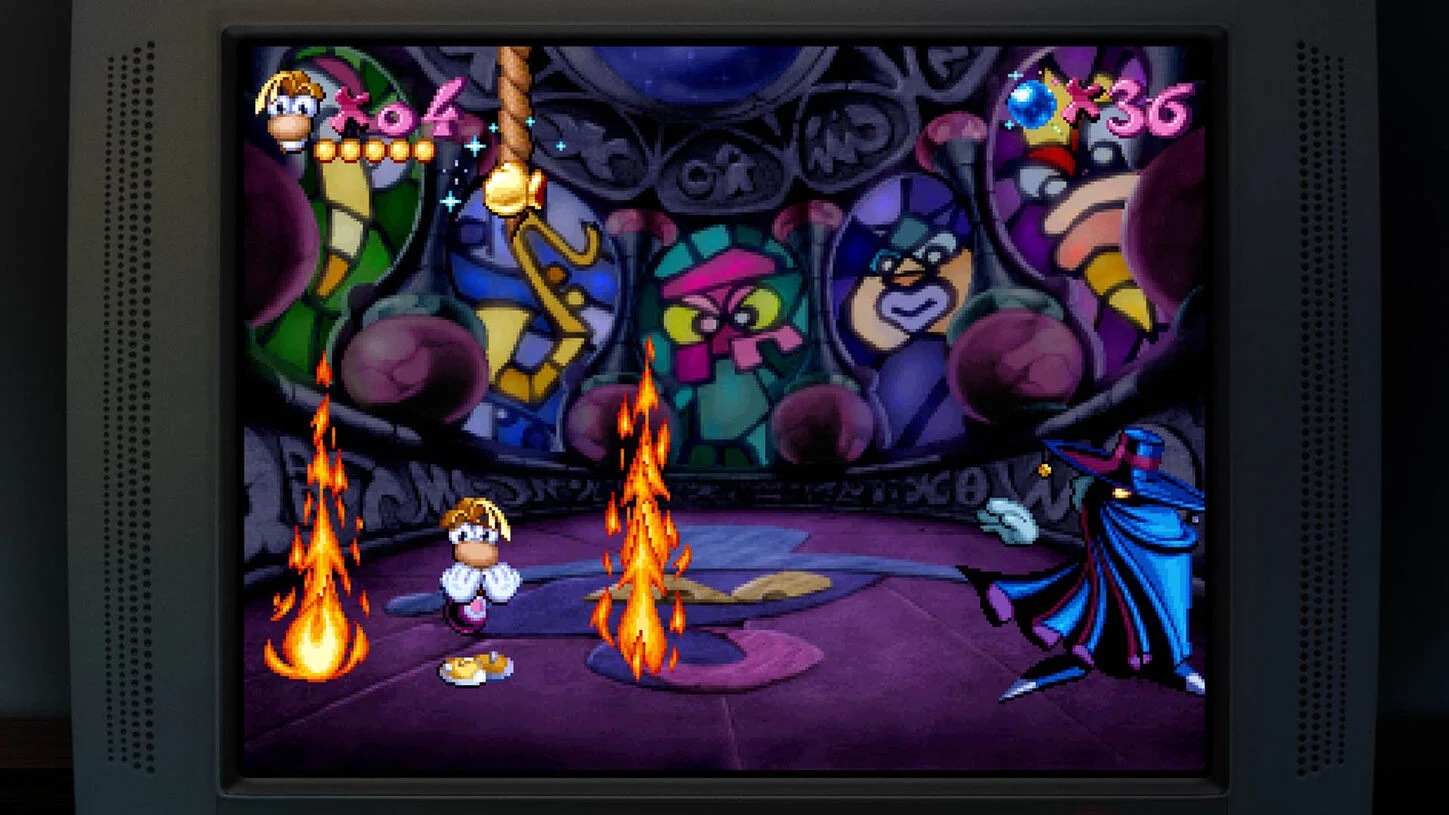Select the x36 gem count text

[1135, 105]
